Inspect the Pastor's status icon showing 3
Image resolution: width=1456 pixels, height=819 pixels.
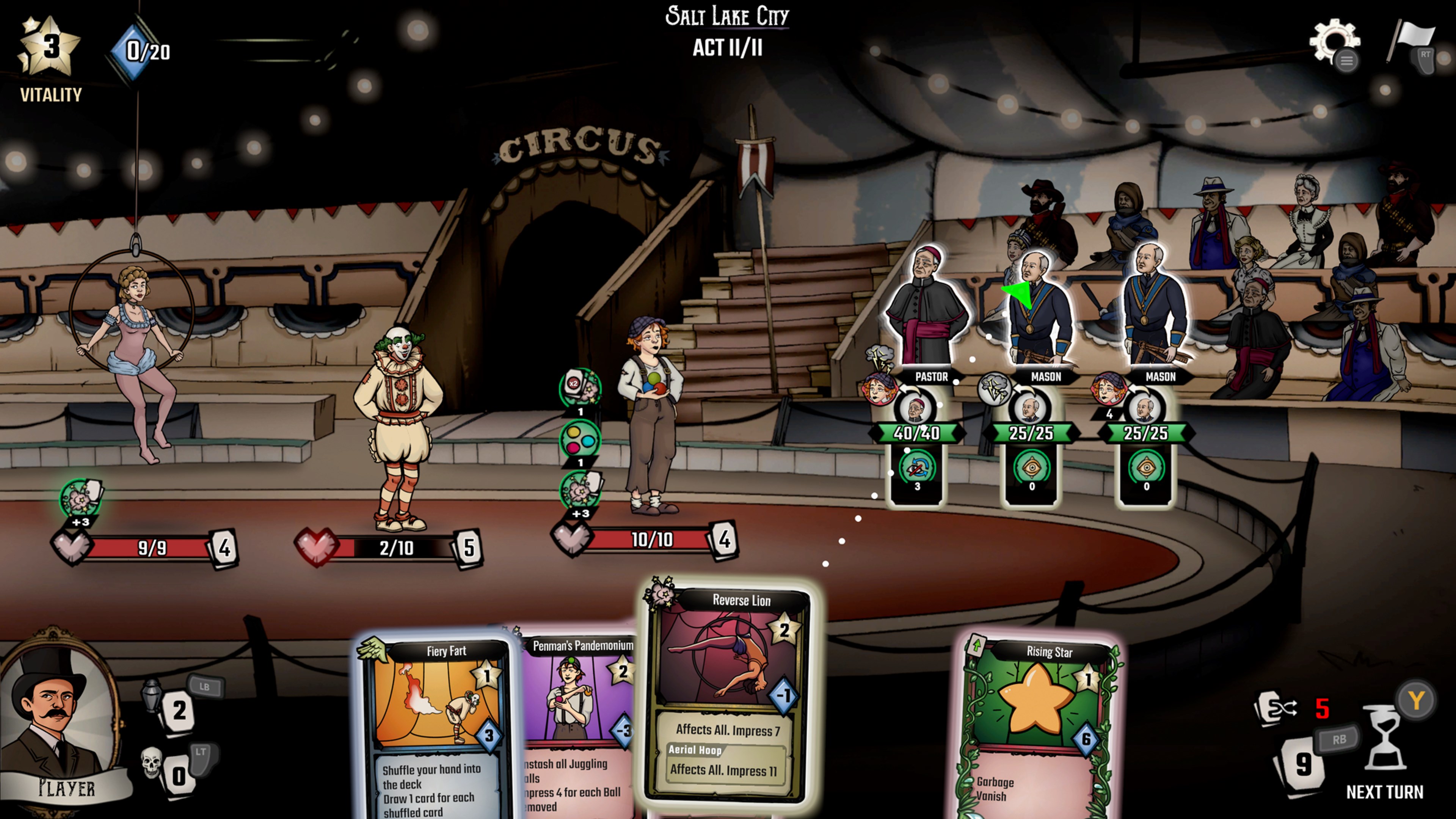(917, 468)
